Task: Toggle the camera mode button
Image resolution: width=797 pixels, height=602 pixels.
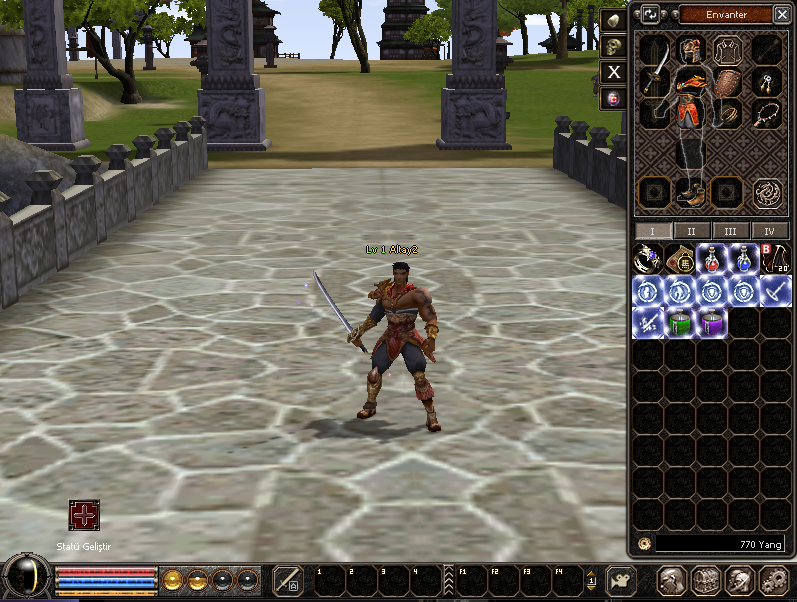Action: point(622,580)
